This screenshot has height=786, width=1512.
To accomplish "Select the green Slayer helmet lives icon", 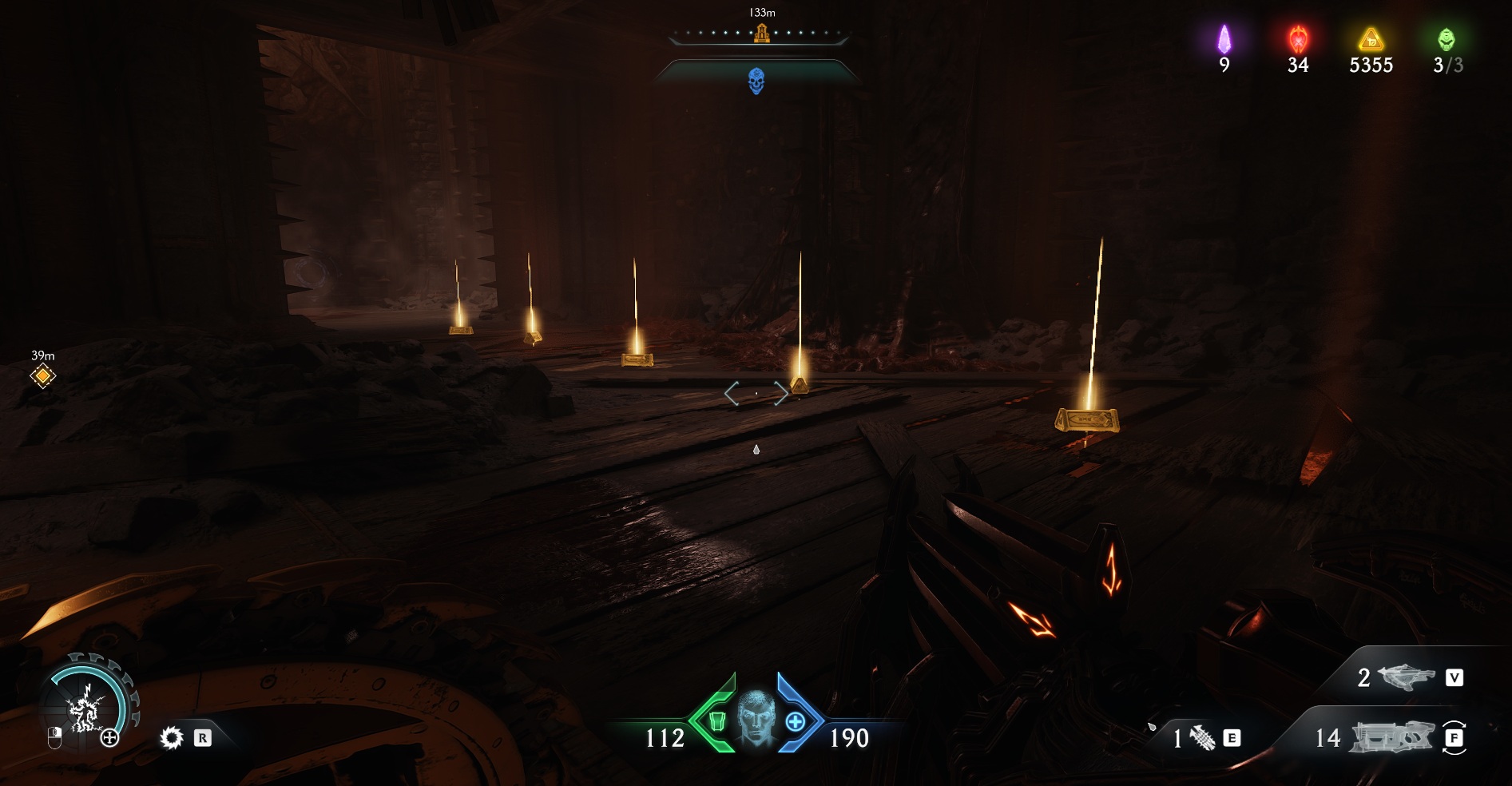I will 1447,39.
